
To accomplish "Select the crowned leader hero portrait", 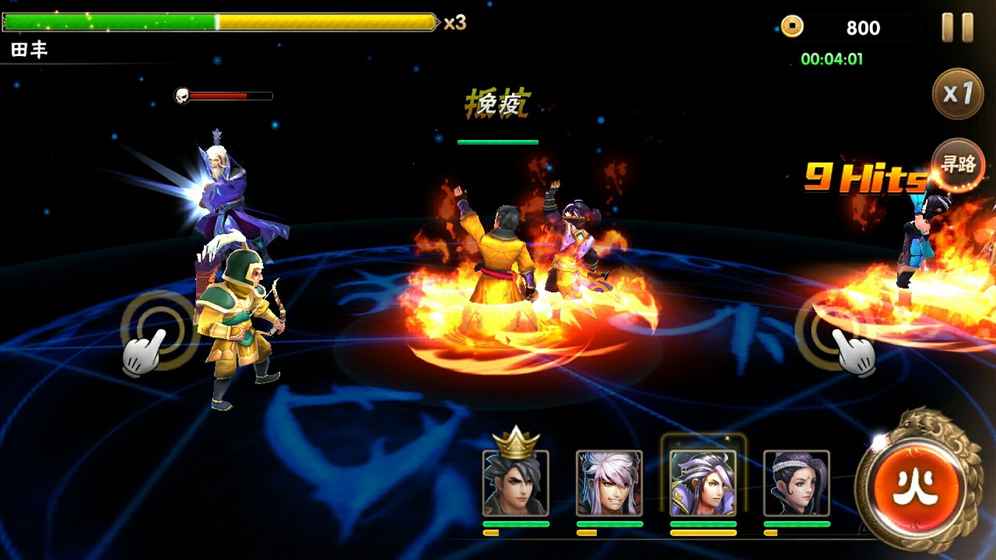I will pos(515,482).
